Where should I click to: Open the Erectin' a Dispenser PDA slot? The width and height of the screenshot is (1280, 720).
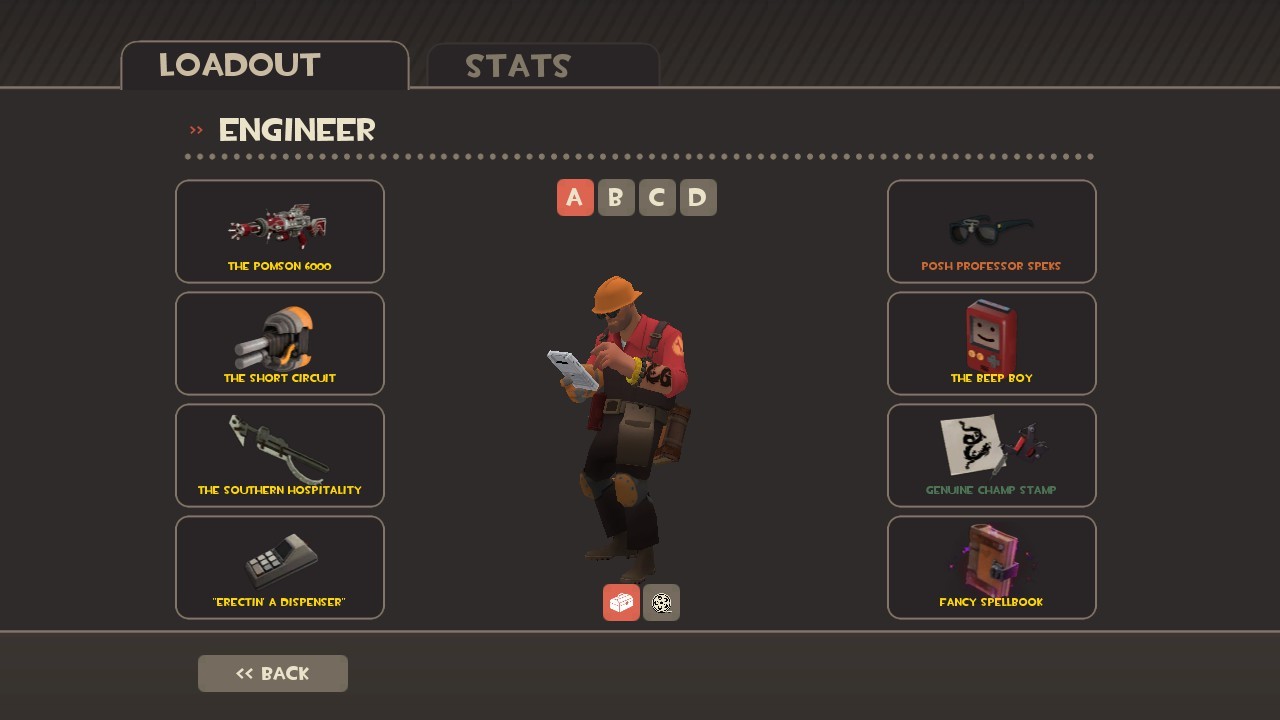coord(280,567)
